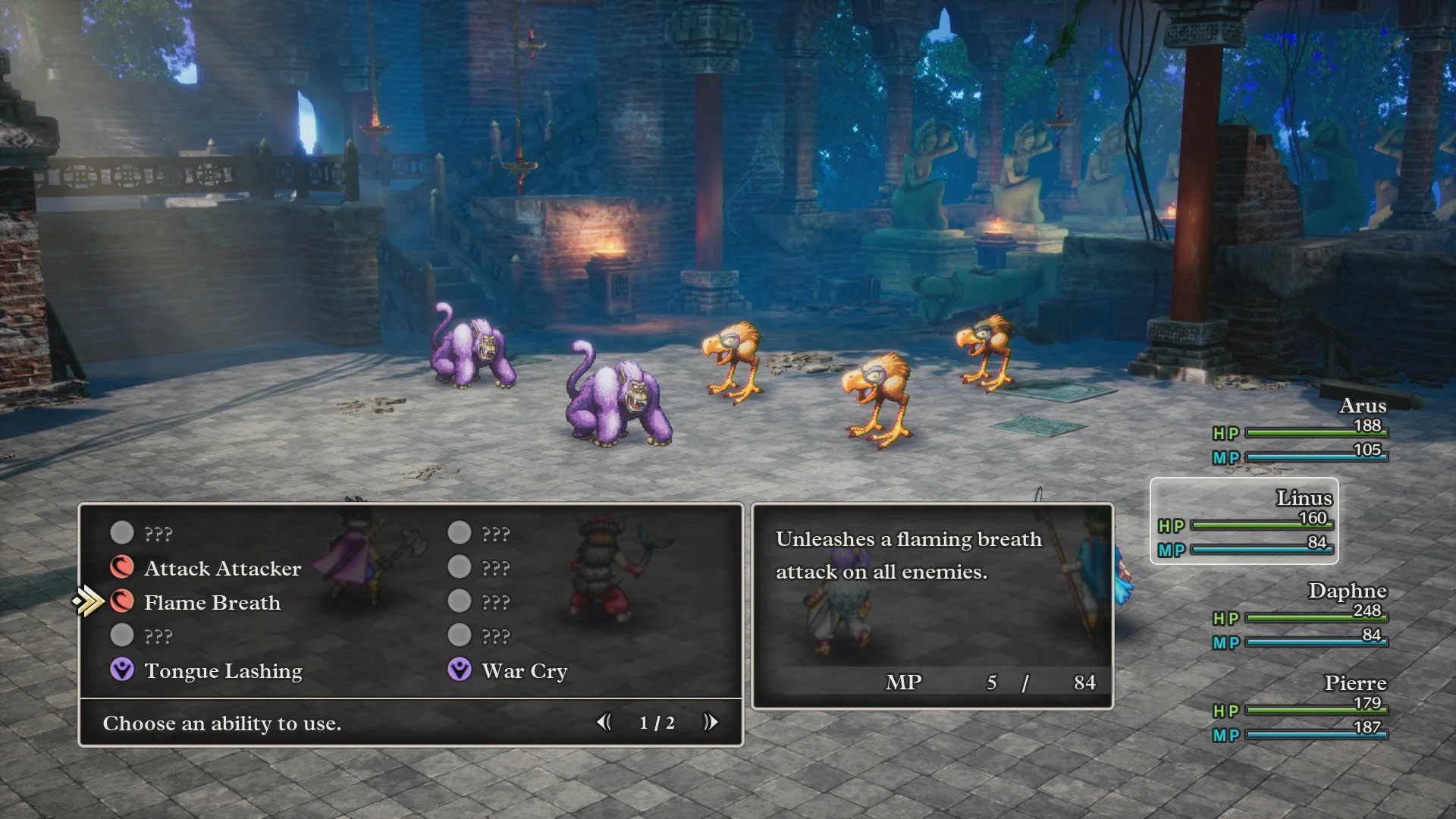This screenshot has width=1456, height=819.
Task: Select Daphne in the party list
Action: click(1300, 616)
